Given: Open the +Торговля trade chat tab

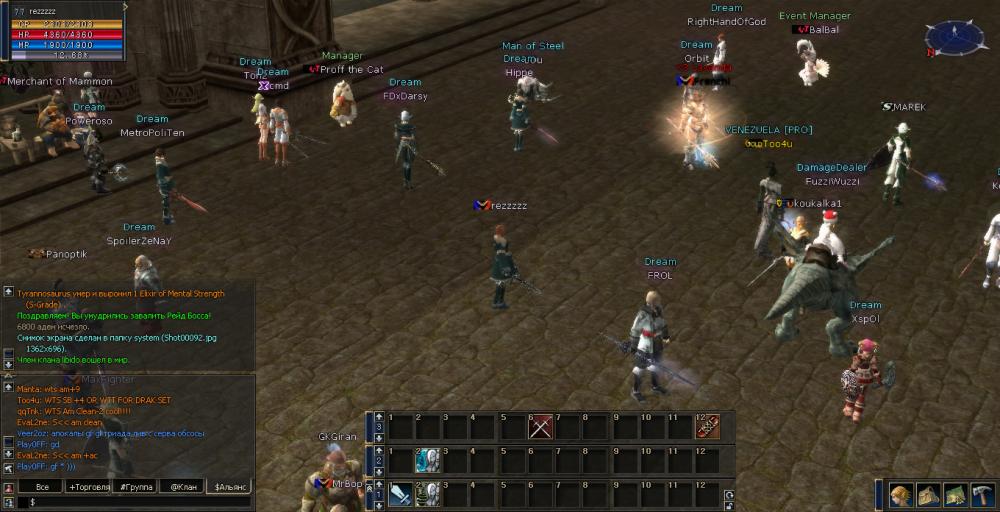Looking at the screenshot, I should (87, 487).
